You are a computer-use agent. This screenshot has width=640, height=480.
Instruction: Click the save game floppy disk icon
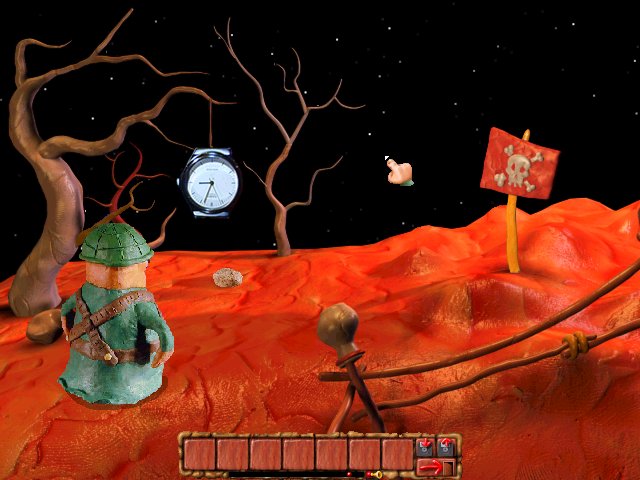425,446
